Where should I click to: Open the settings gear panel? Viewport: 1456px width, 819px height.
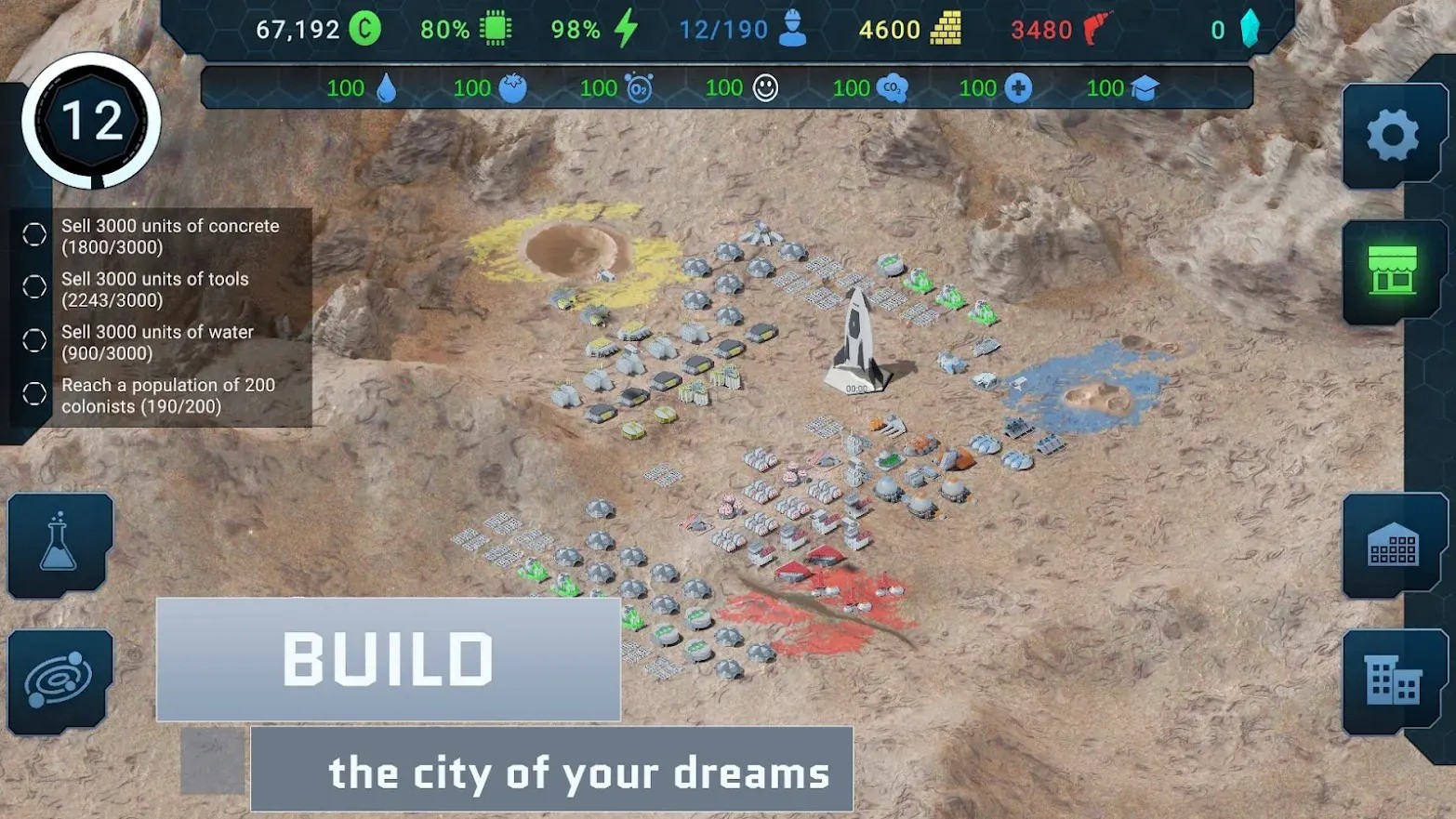[x=1391, y=133]
